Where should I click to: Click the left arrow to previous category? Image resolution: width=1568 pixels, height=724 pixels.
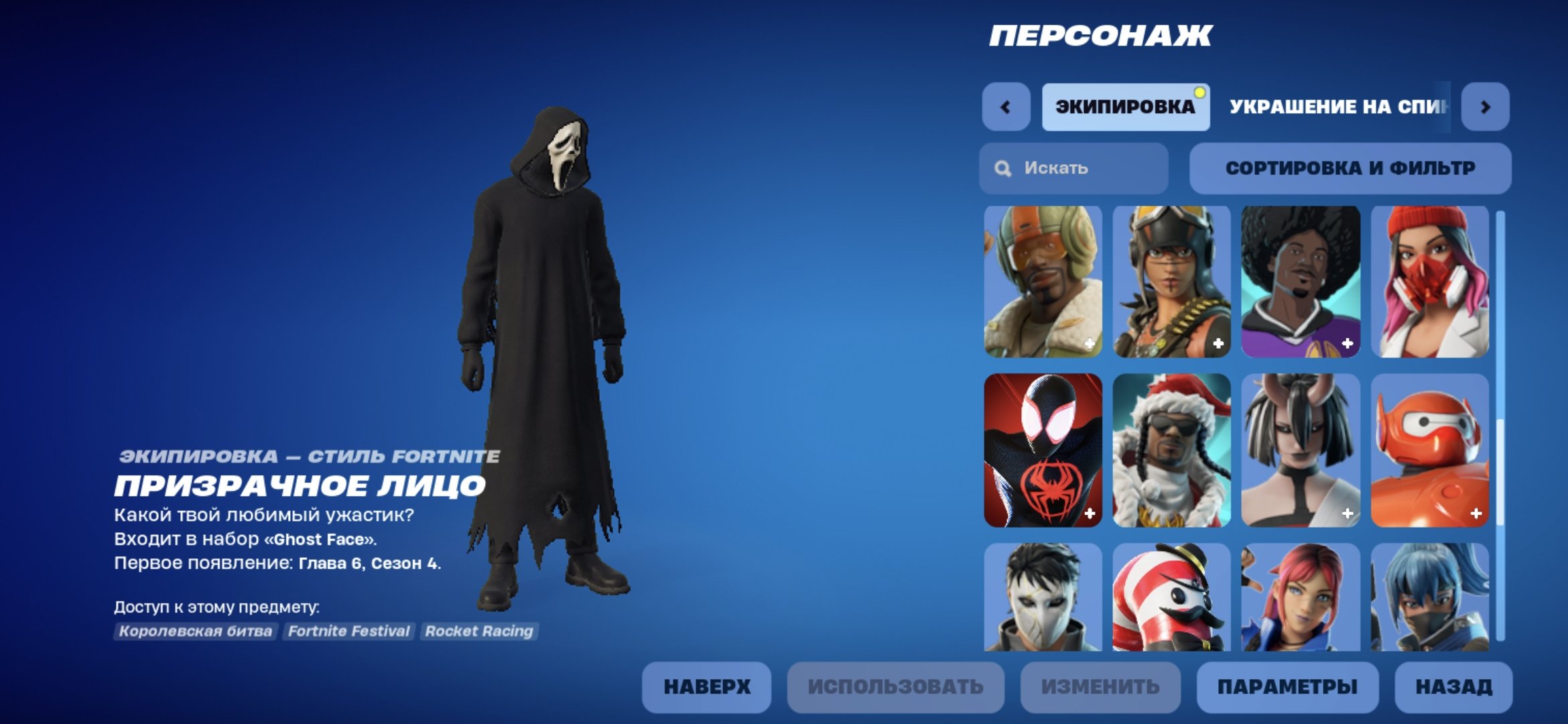[1005, 106]
